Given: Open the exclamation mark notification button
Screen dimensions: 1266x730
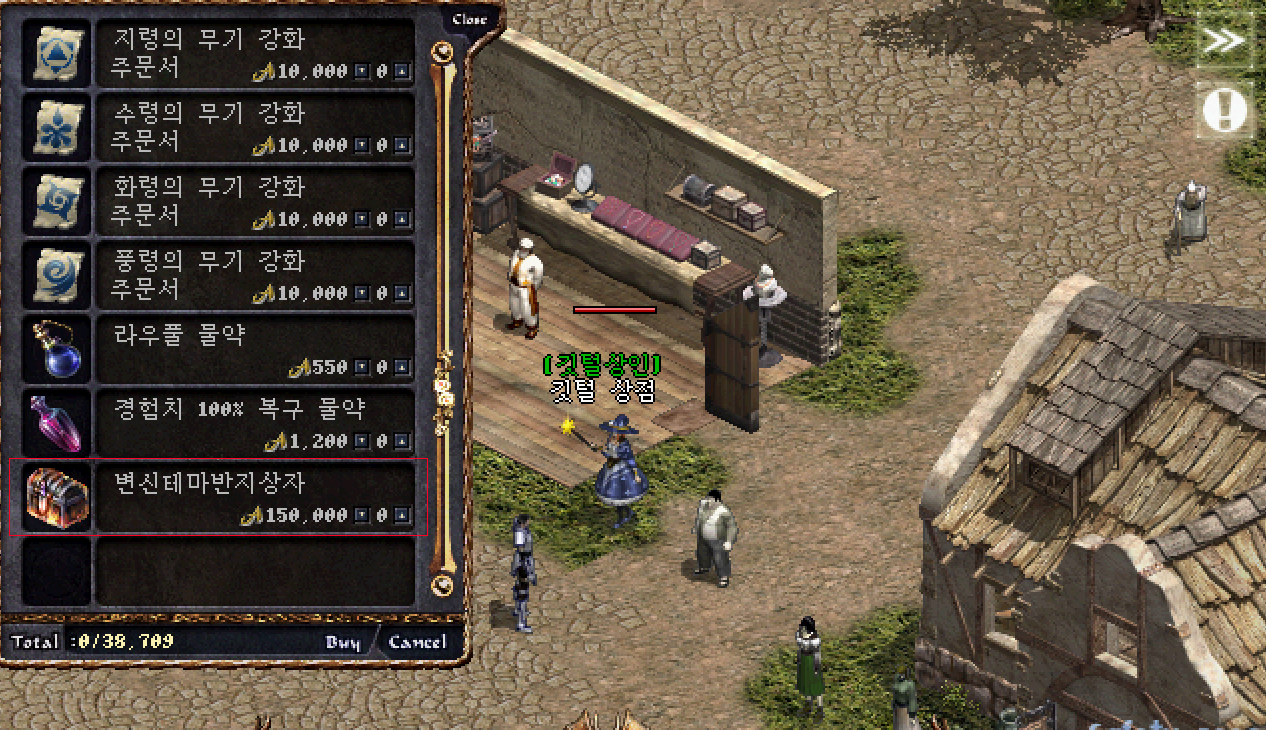Looking at the screenshot, I should click(1224, 110).
